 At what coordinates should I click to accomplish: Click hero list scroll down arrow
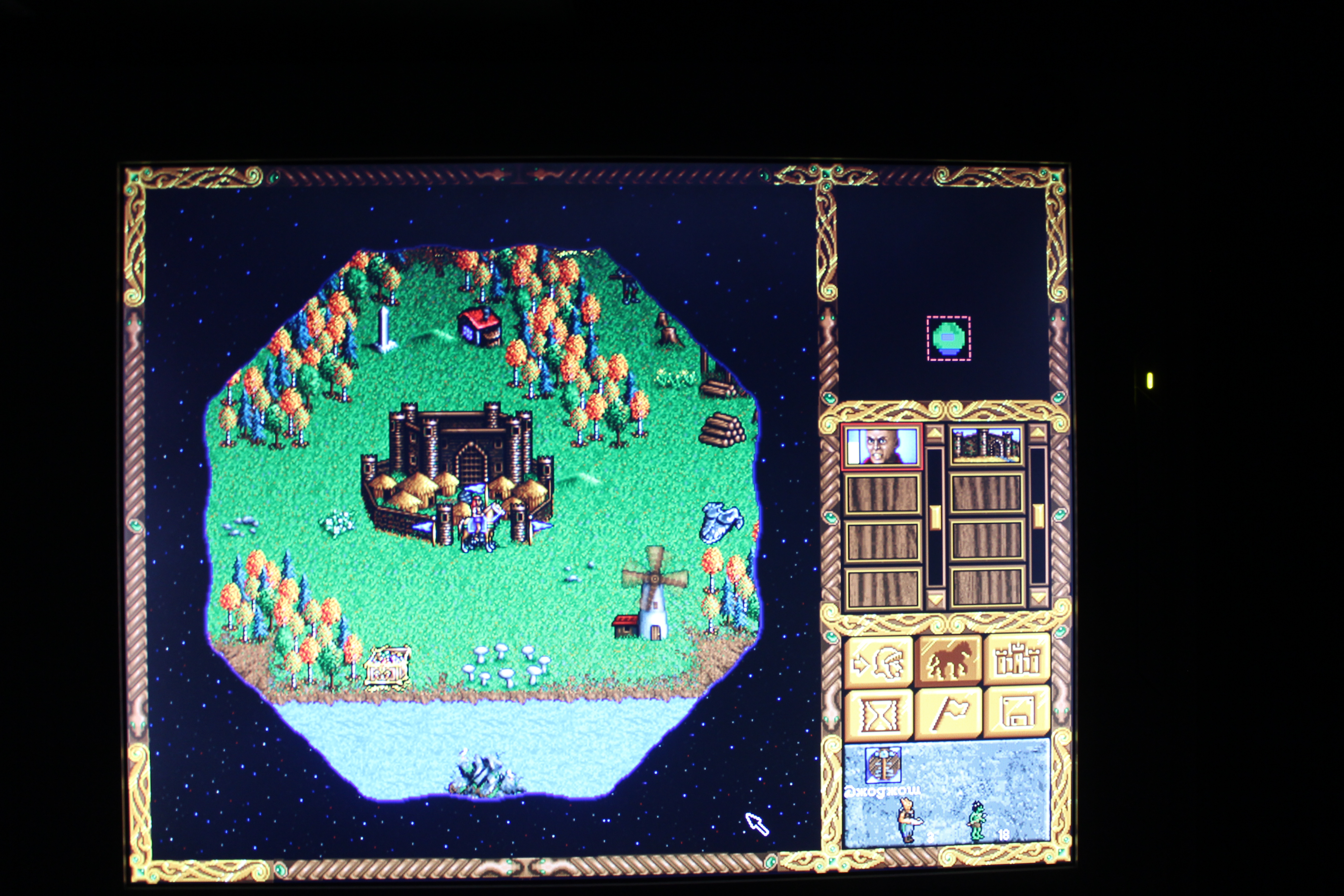[x=935, y=599]
